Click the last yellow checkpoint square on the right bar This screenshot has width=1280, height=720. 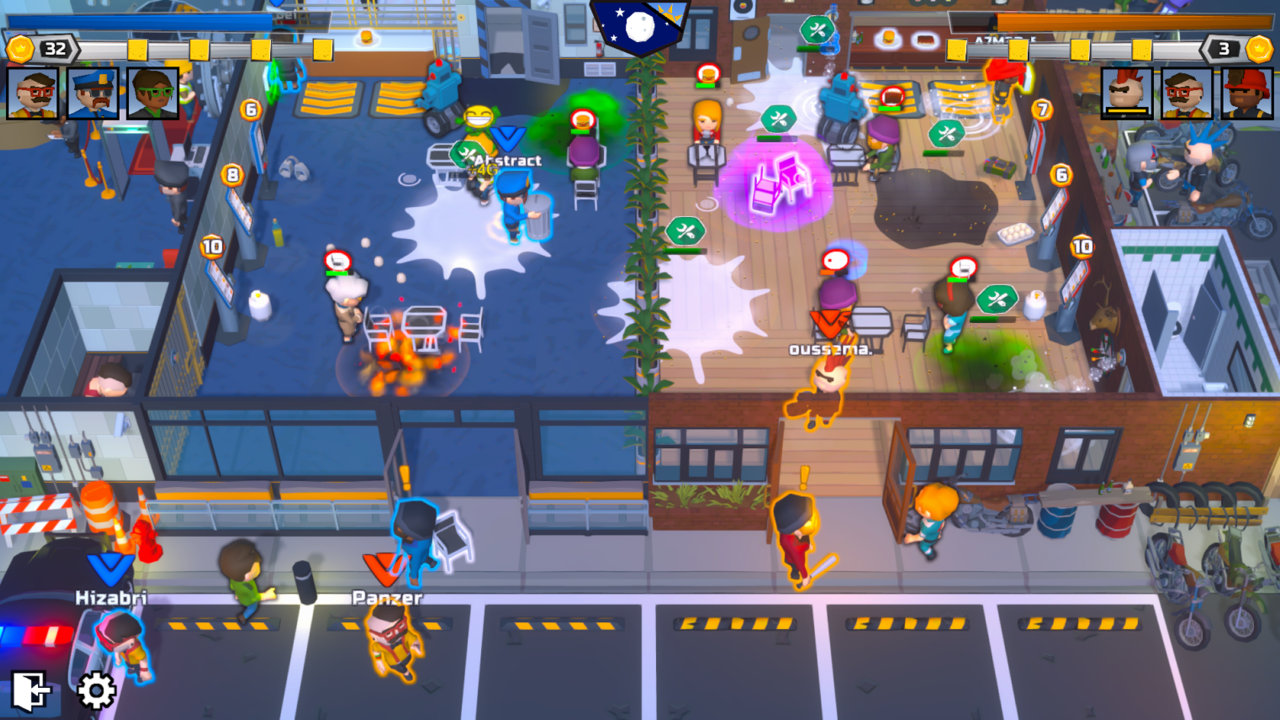1140,48
